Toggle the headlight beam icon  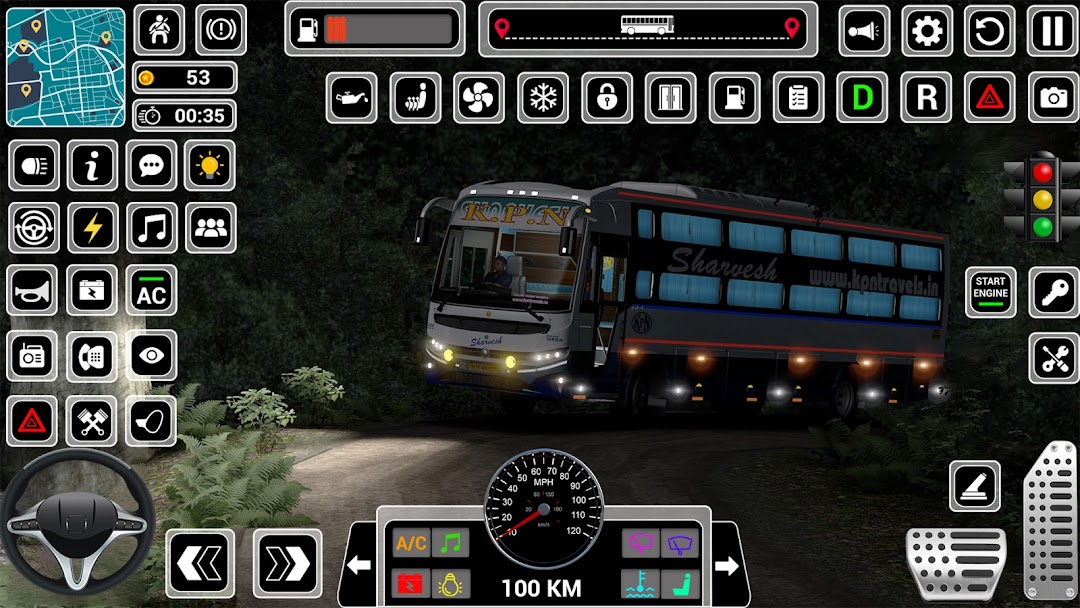point(33,165)
